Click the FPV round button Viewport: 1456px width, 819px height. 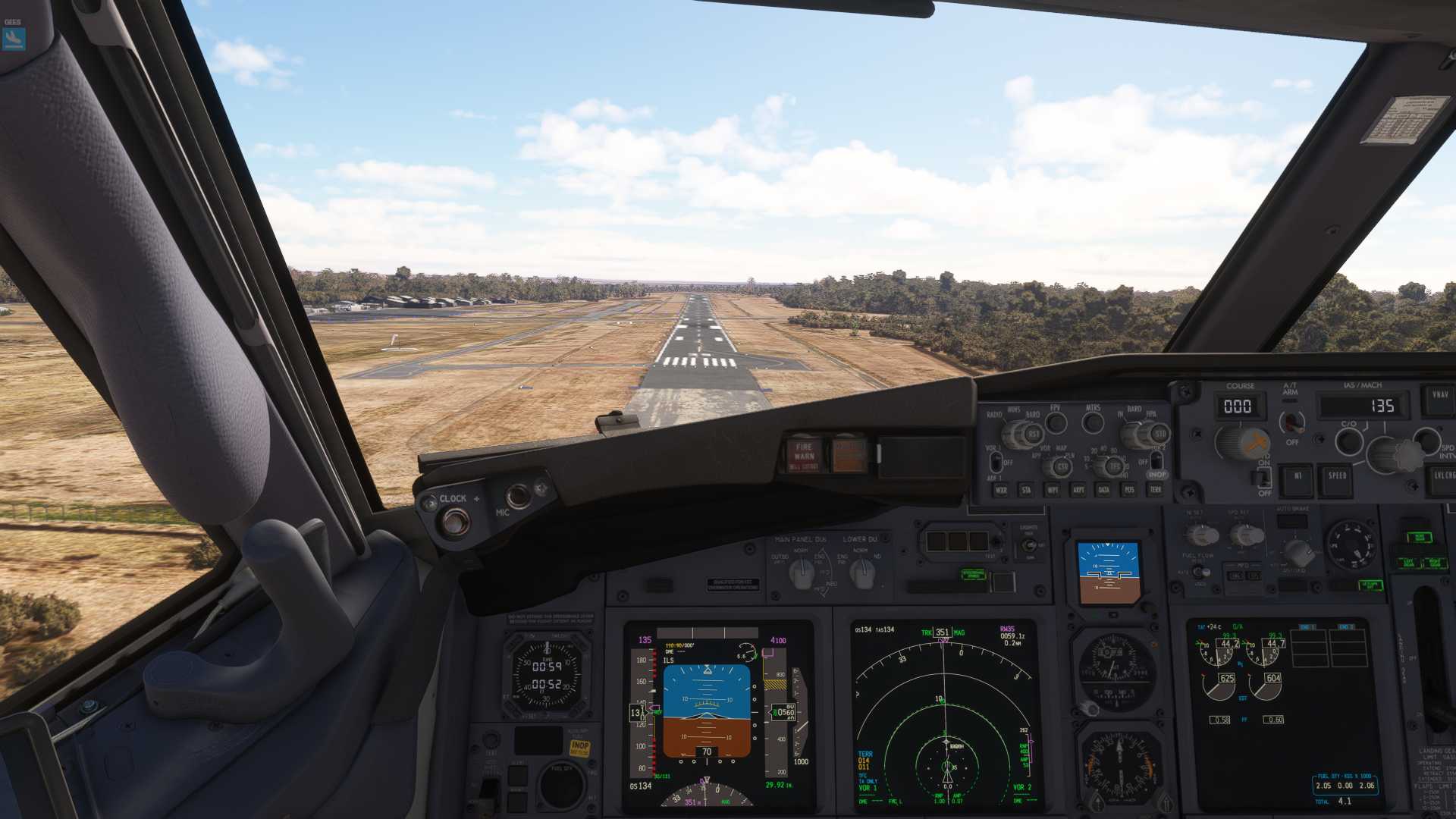1055,422
